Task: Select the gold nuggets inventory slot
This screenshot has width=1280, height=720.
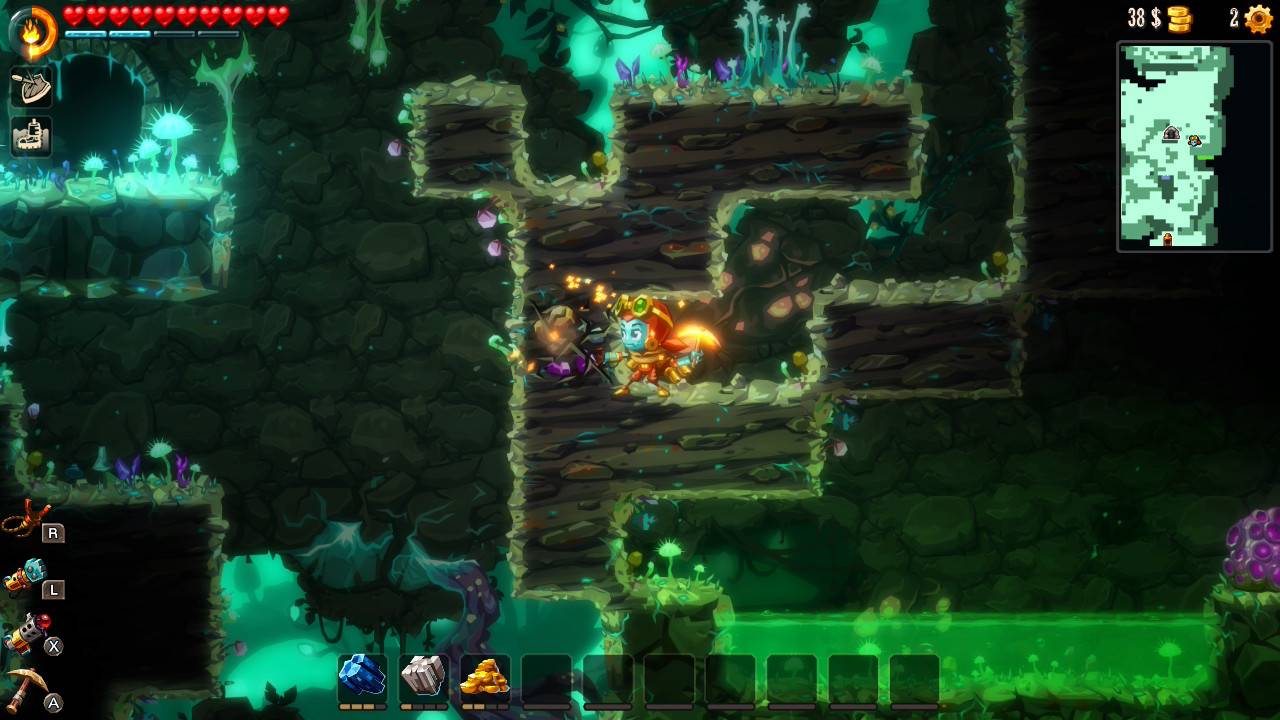Action: pos(485,678)
